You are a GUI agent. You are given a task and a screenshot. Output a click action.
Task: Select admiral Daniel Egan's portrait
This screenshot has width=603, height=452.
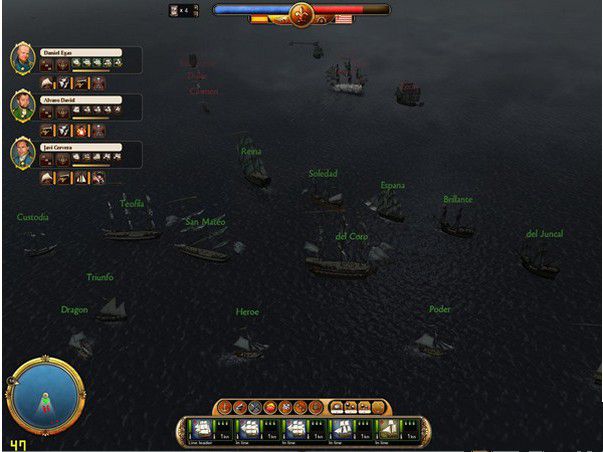coord(24,57)
